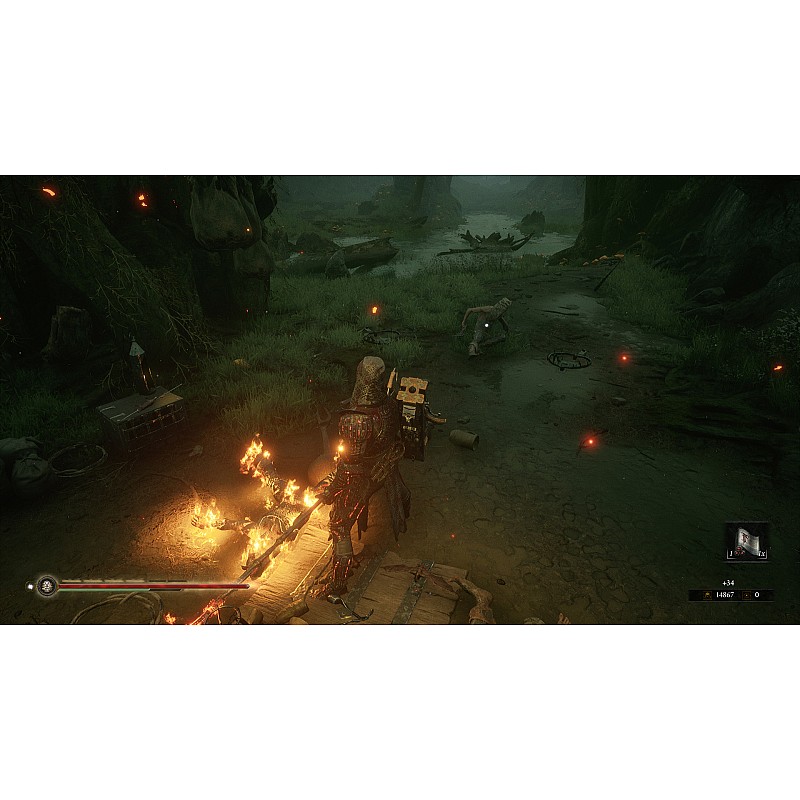Click the round emblem beside the health bar
The width and height of the screenshot is (800, 800).
pos(45,585)
